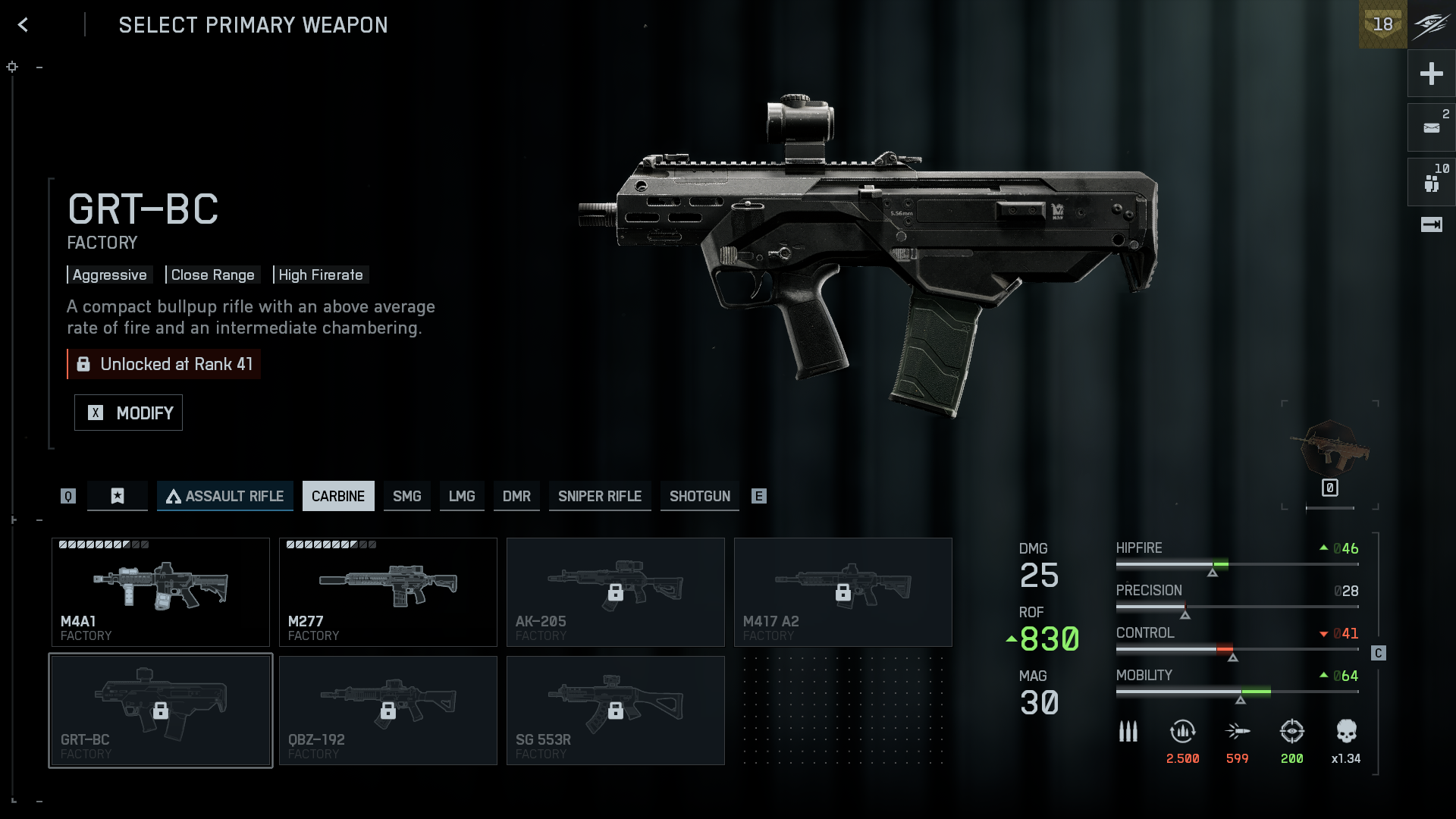Viewport: 1456px width, 819px height.
Task: Open the mail envelope notifications
Action: pyautogui.click(x=1431, y=127)
